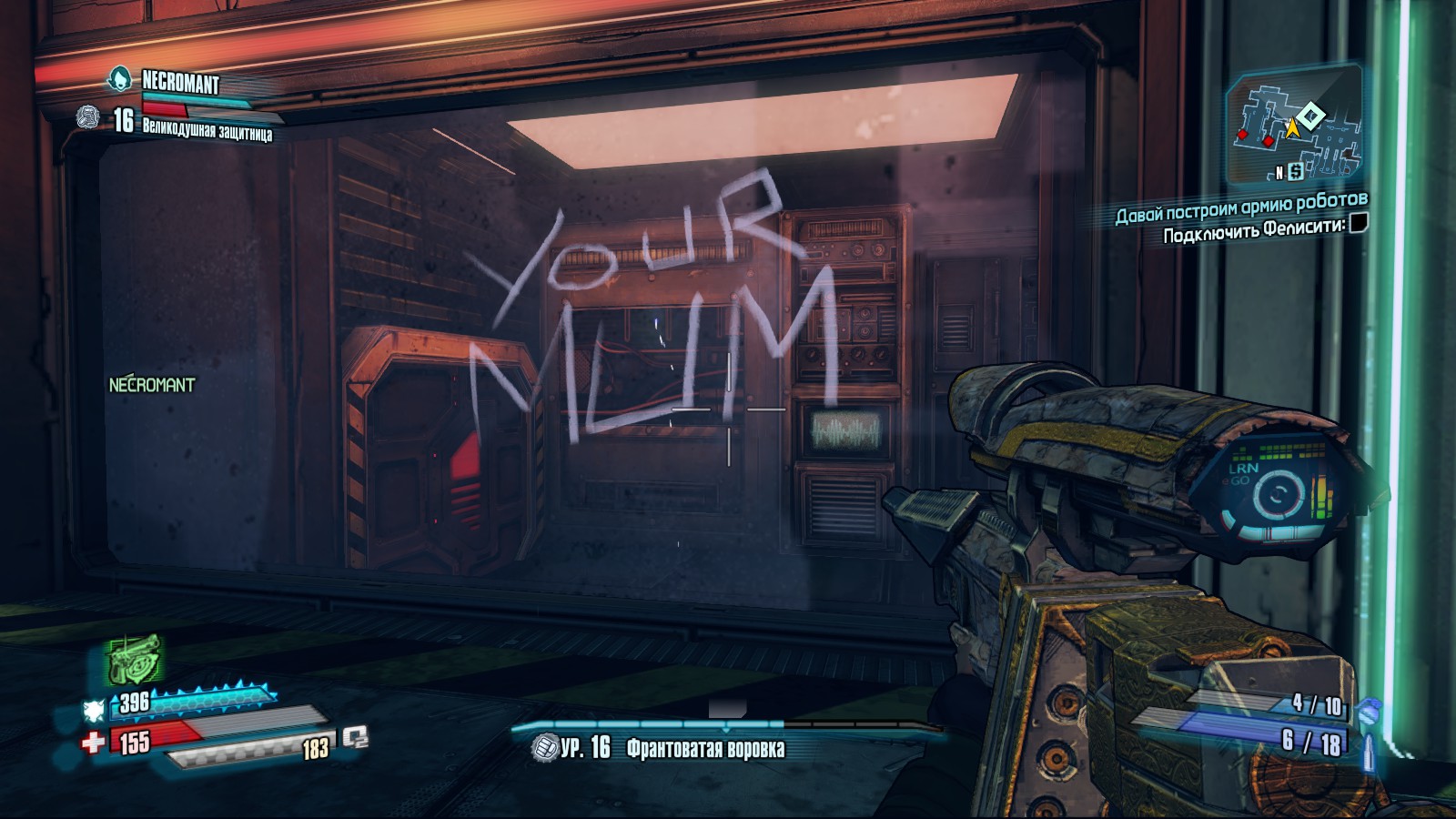Click the level 16 class badge icon
The height and width of the screenshot is (819, 1456).
pyautogui.click(x=88, y=117)
